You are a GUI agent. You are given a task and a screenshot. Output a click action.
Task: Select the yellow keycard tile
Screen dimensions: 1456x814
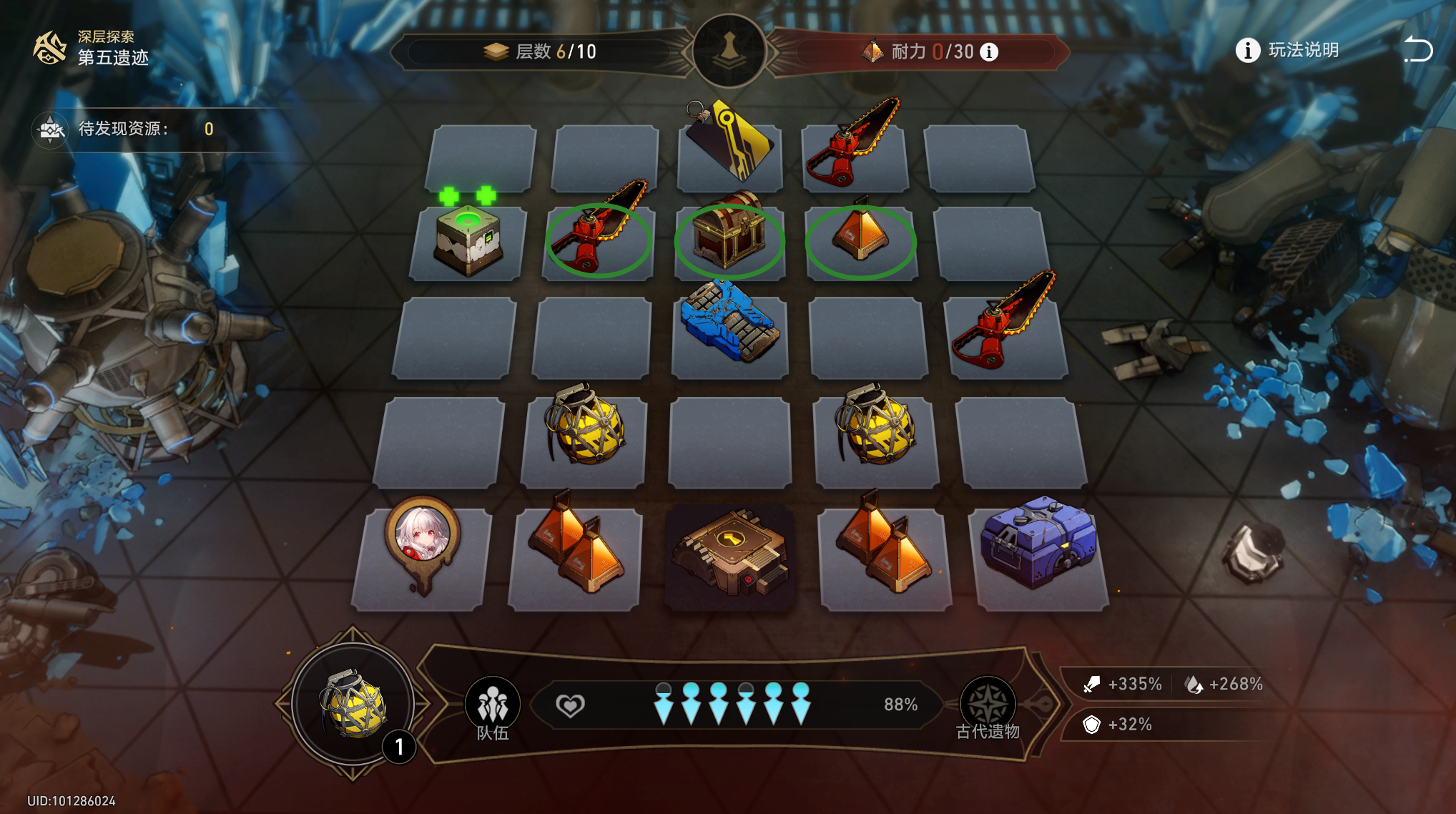729,143
